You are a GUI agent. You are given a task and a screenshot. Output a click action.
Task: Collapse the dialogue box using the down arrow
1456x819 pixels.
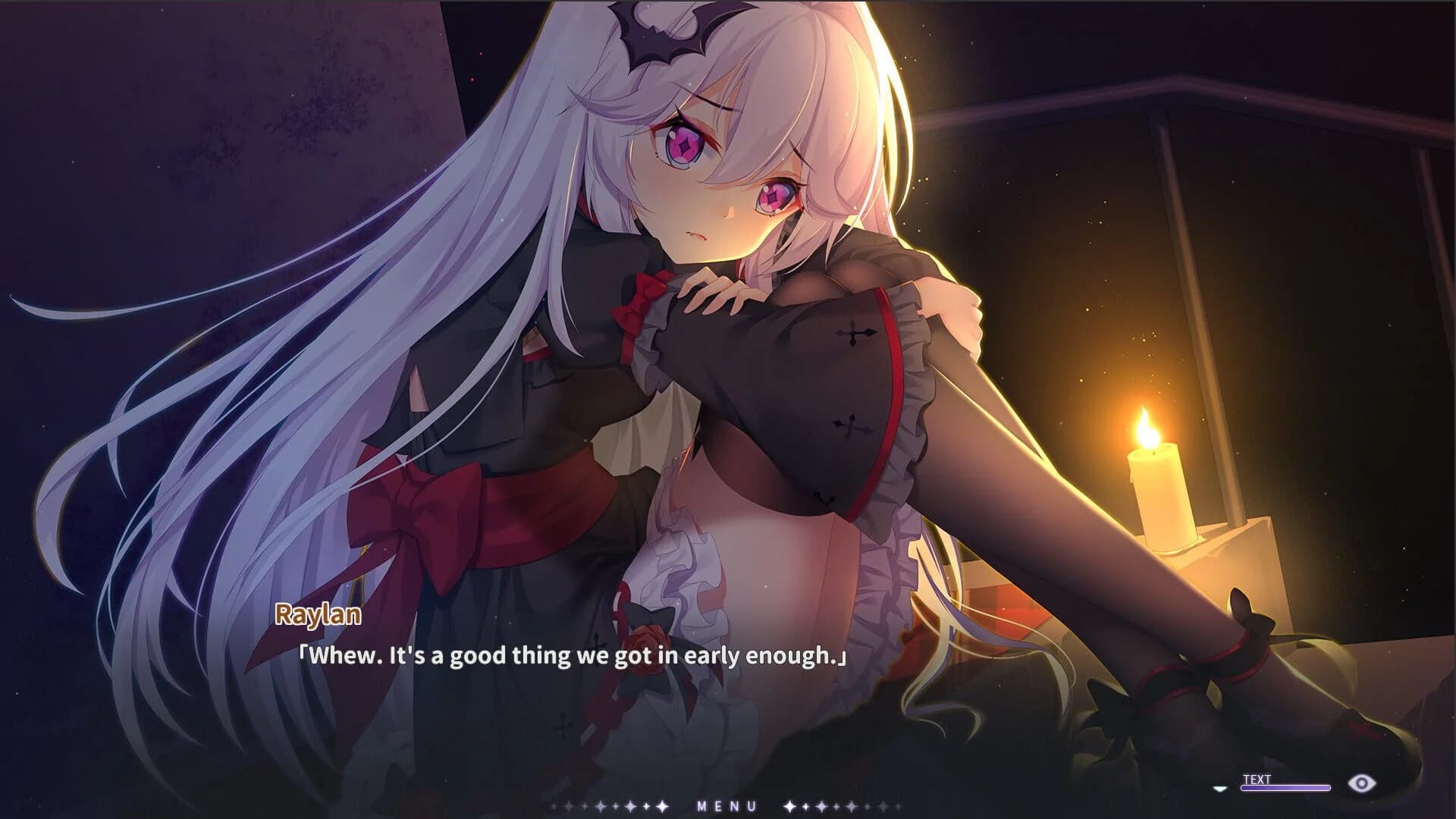pos(1219,787)
